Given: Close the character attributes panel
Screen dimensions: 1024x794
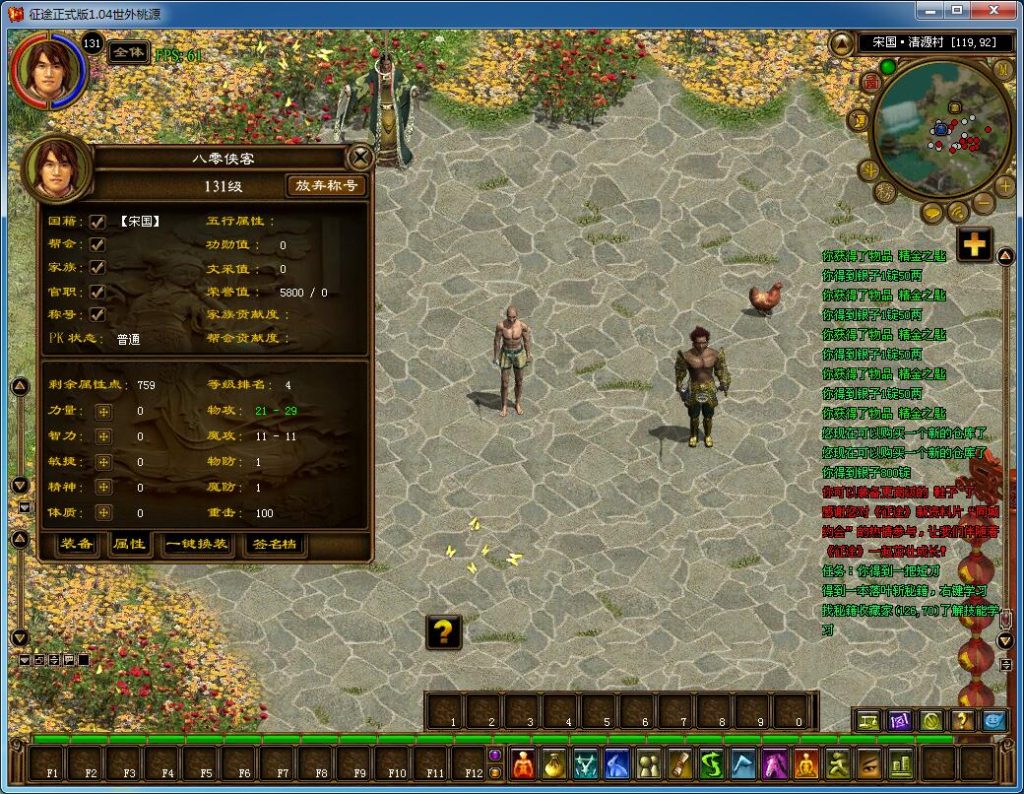Looking at the screenshot, I should click(358, 157).
